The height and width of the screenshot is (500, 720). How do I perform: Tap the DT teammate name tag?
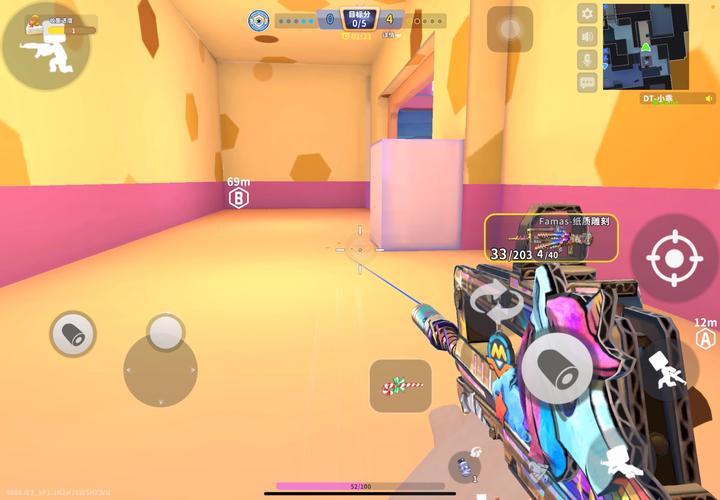tap(663, 98)
